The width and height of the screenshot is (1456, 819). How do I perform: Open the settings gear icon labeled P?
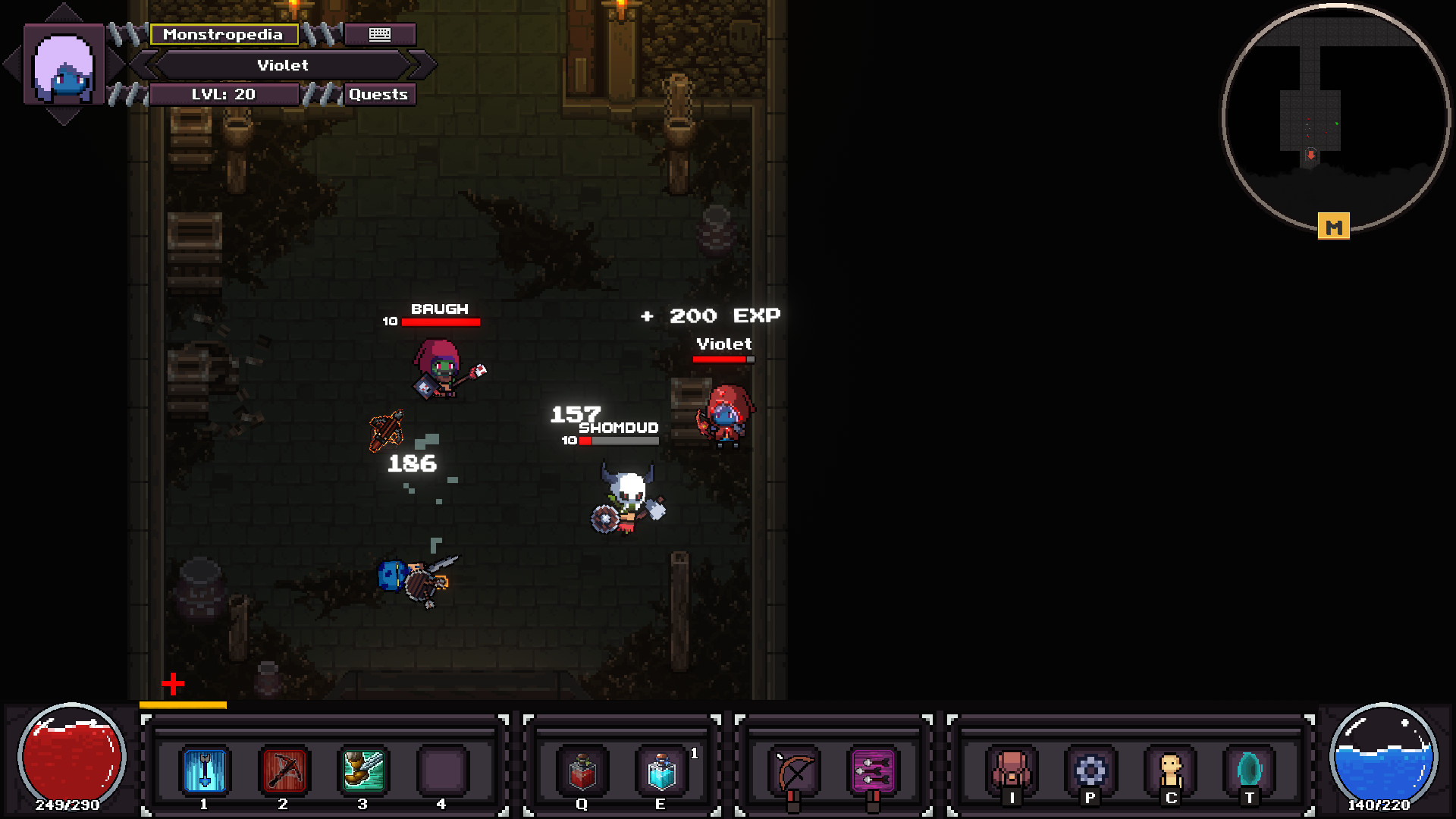point(1090,770)
